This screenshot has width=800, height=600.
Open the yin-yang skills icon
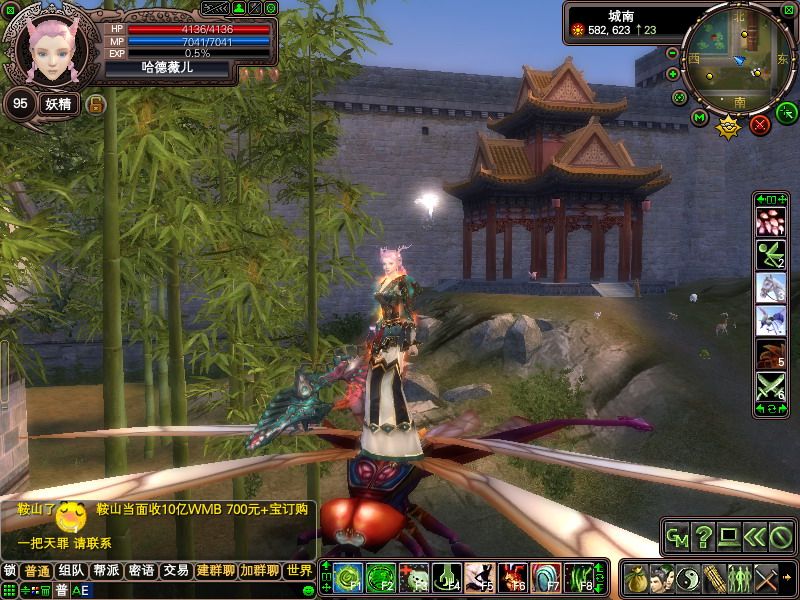(x=687, y=579)
